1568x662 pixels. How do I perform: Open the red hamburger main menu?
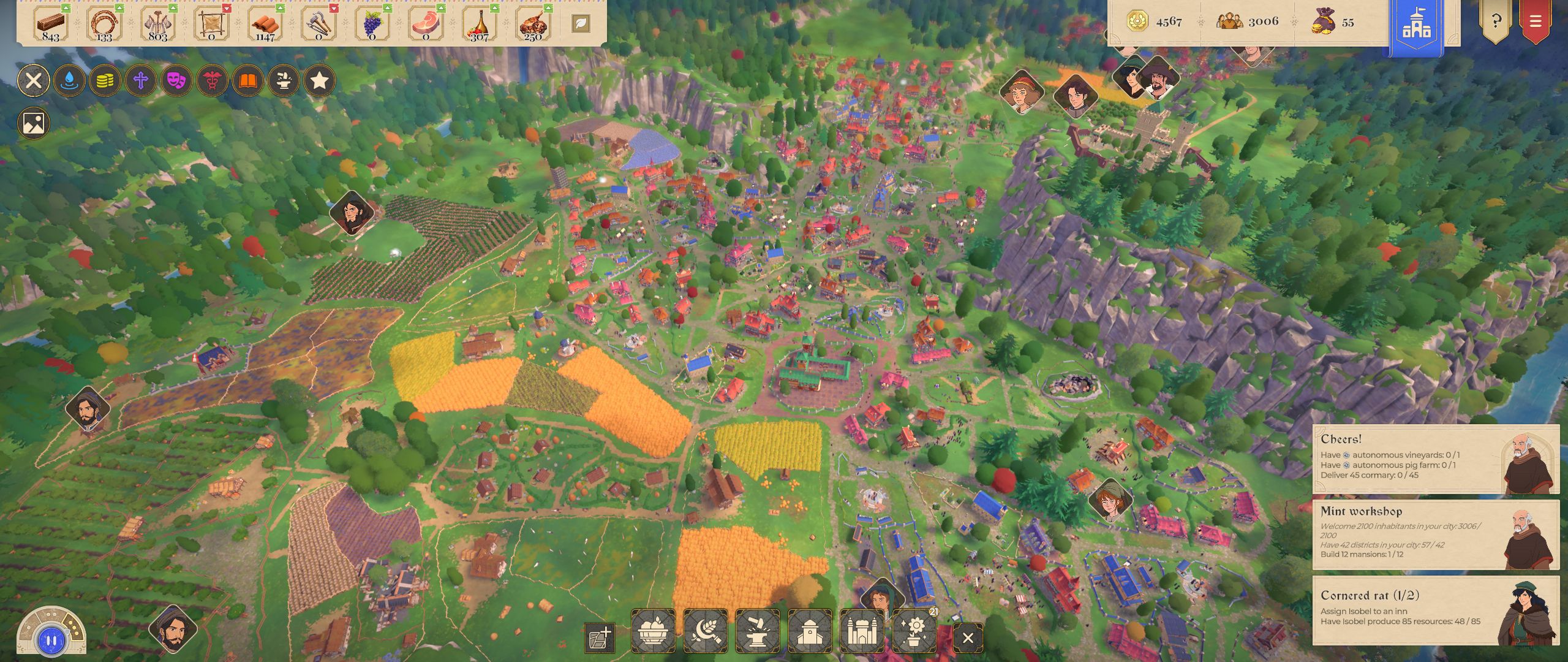point(1535,22)
